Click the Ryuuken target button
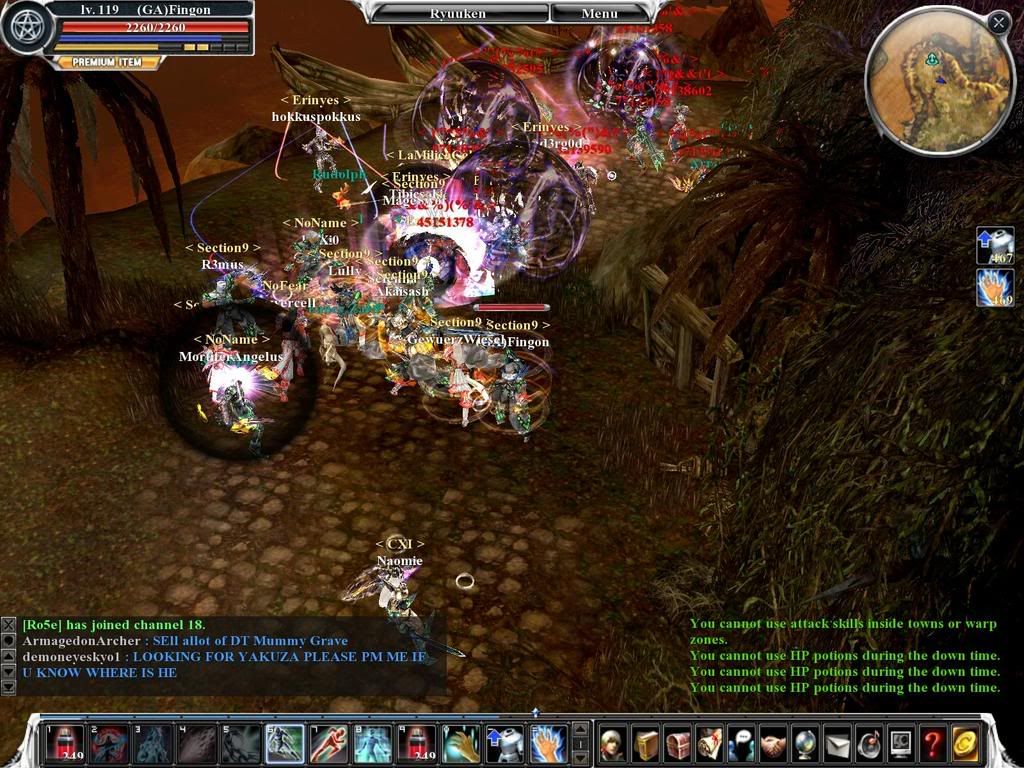This screenshot has width=1024, height=768. point(459,14)
